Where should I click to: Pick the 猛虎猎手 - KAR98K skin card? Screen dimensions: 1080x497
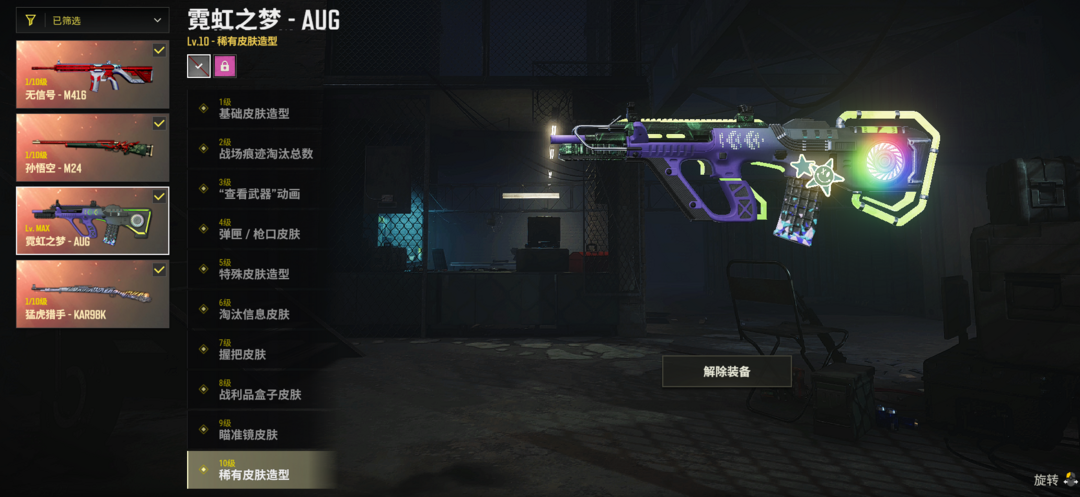(92, 294)
